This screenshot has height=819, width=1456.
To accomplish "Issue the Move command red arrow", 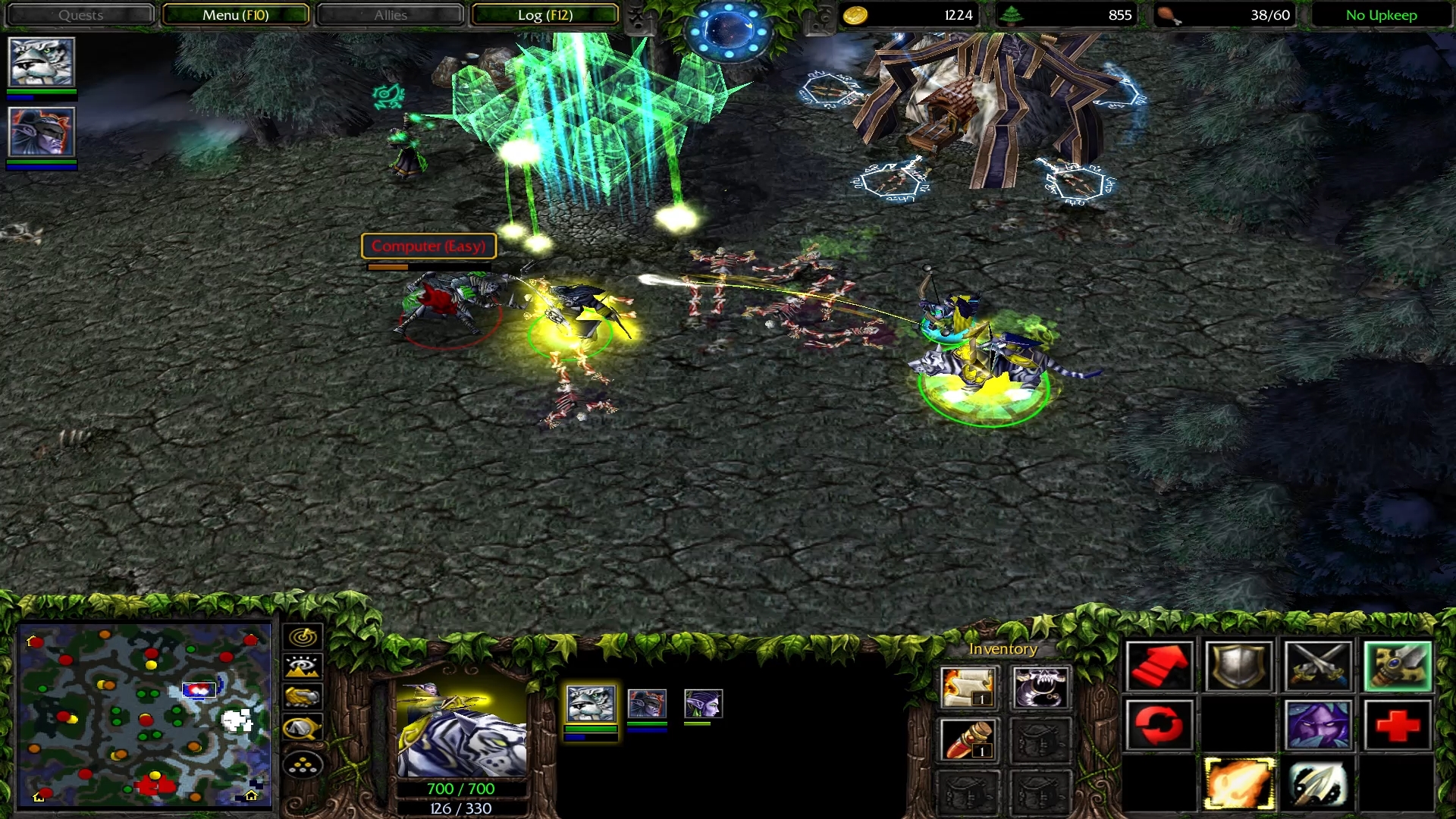I will pyautogui.click(x=1159, y=667).
